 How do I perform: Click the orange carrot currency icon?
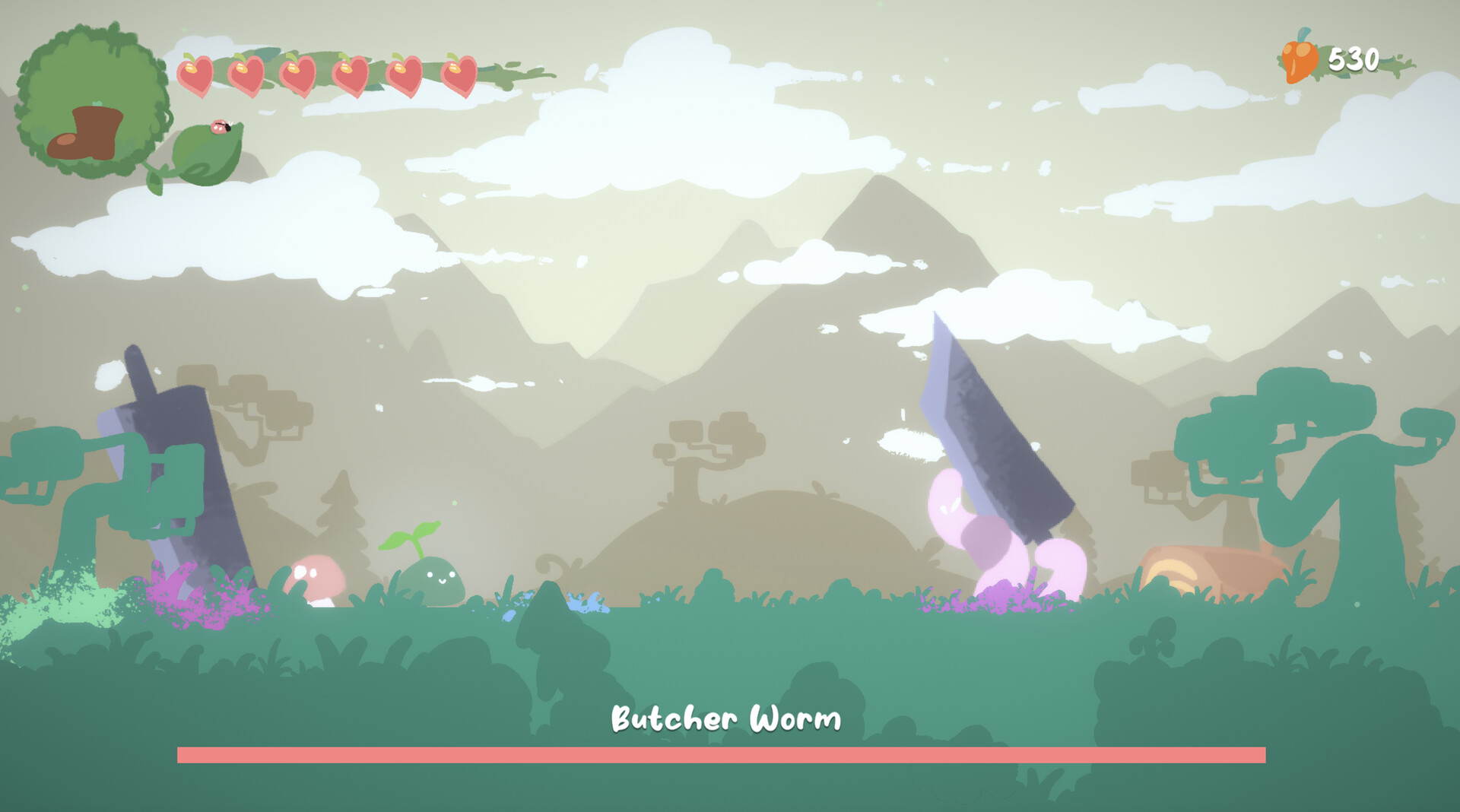[1298, 59]
